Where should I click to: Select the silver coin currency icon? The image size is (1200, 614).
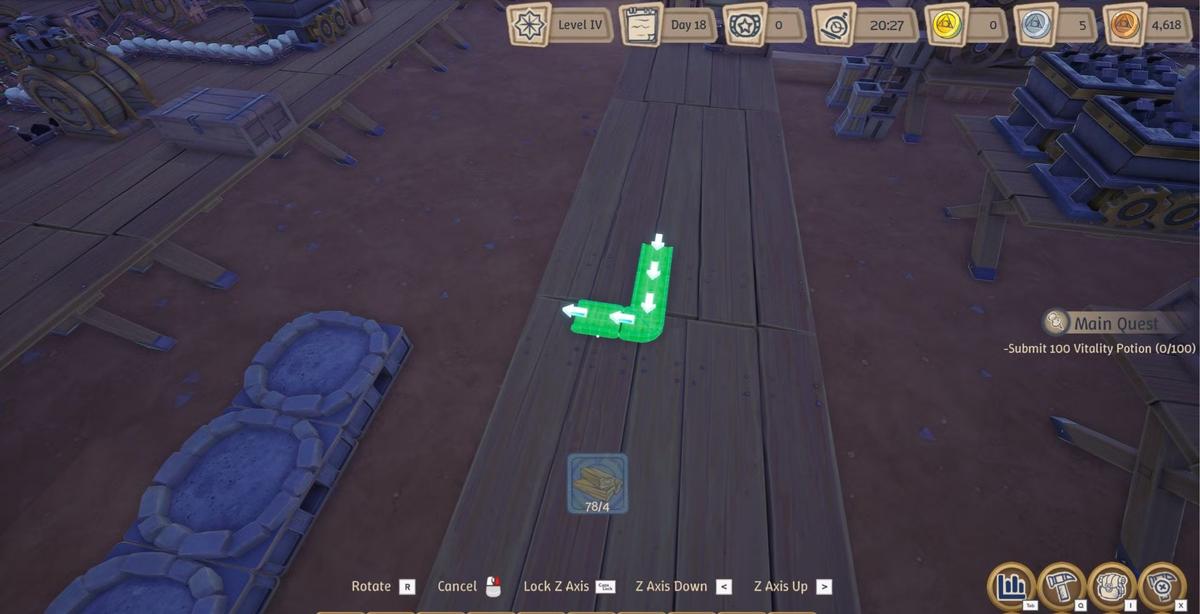pos(1035,25)
